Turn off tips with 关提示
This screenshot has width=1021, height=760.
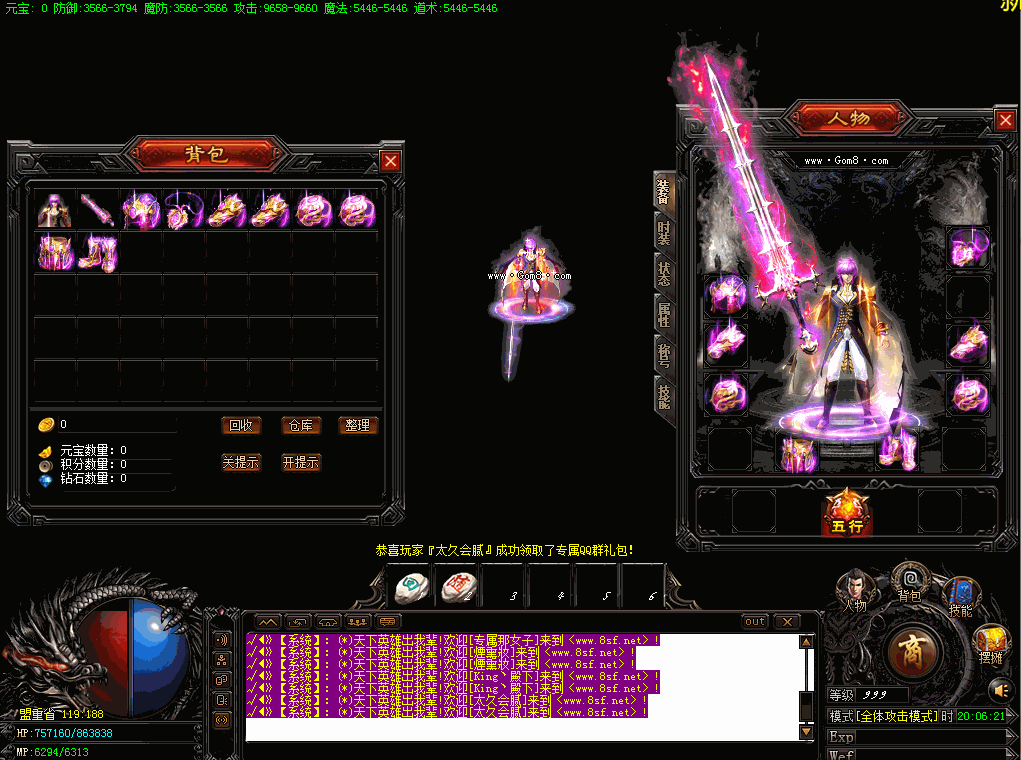coord(241,462)
